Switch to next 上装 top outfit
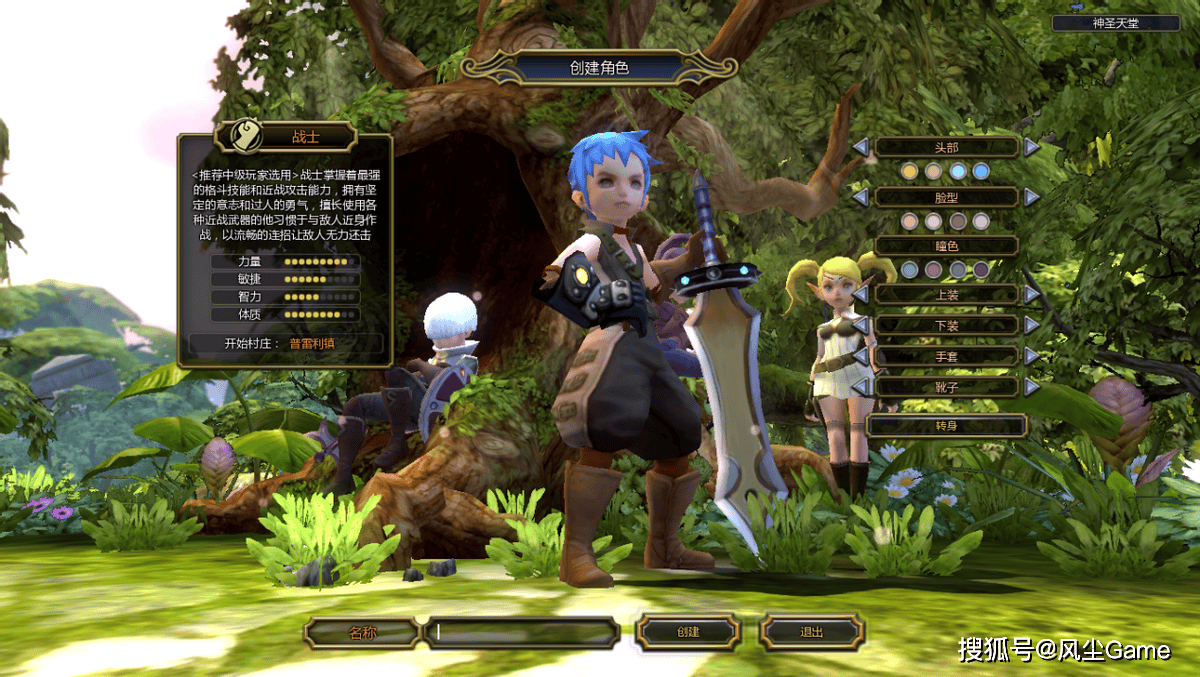The image size is (1200, 677). tap(1032, 294)
